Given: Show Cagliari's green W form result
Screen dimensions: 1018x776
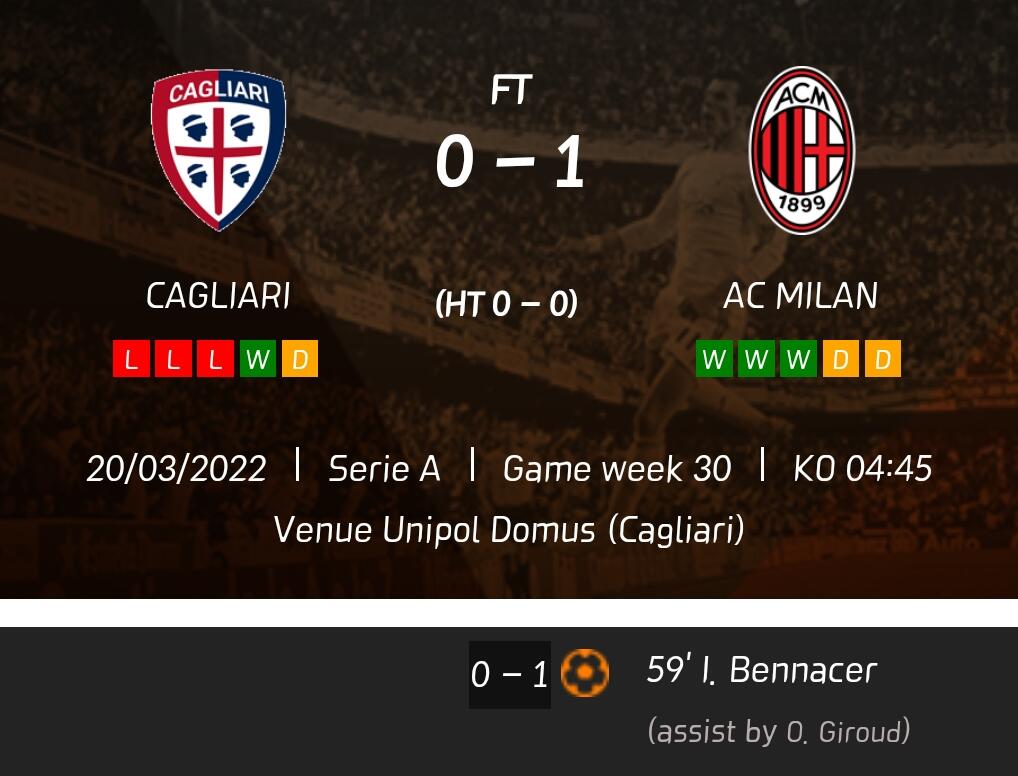Looking at the screenshot, I should [257, 359].
